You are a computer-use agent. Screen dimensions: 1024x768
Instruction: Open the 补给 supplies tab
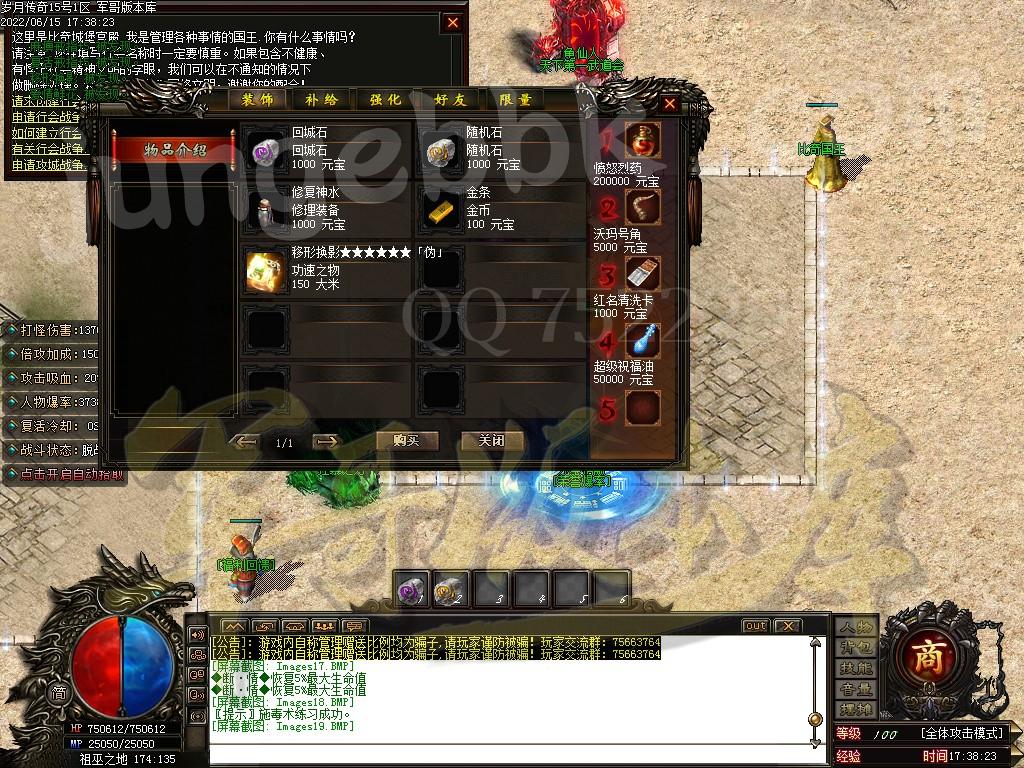coord(322,100)
